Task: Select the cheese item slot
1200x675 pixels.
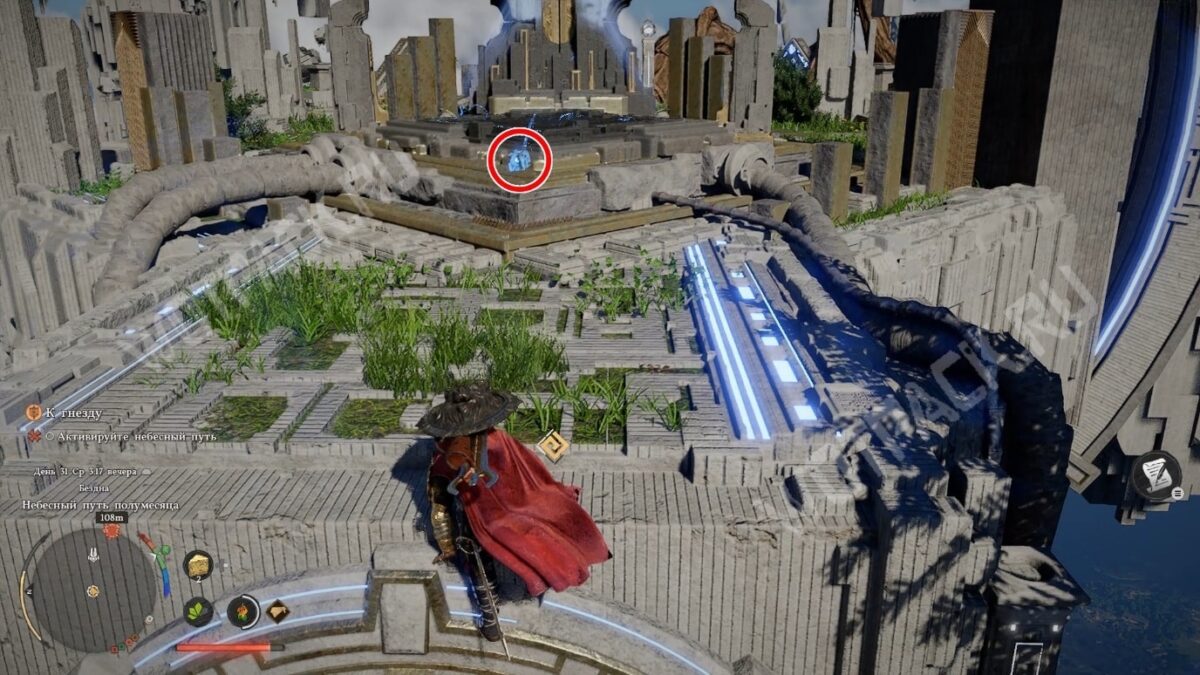Action: pos(198,565)
